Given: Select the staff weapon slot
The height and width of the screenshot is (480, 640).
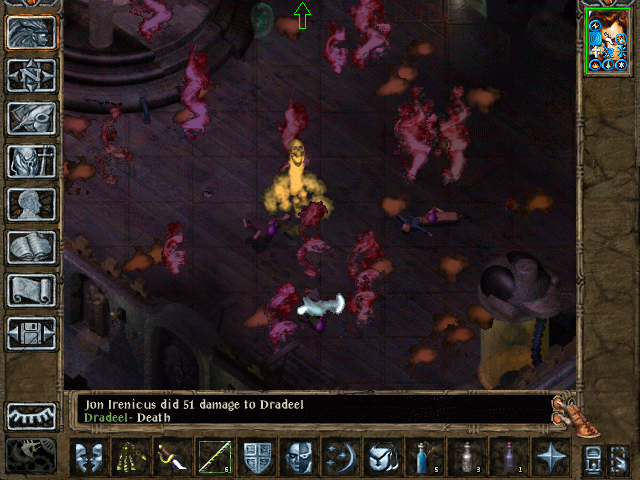Looking at the screenshot, I should point(215,457).
